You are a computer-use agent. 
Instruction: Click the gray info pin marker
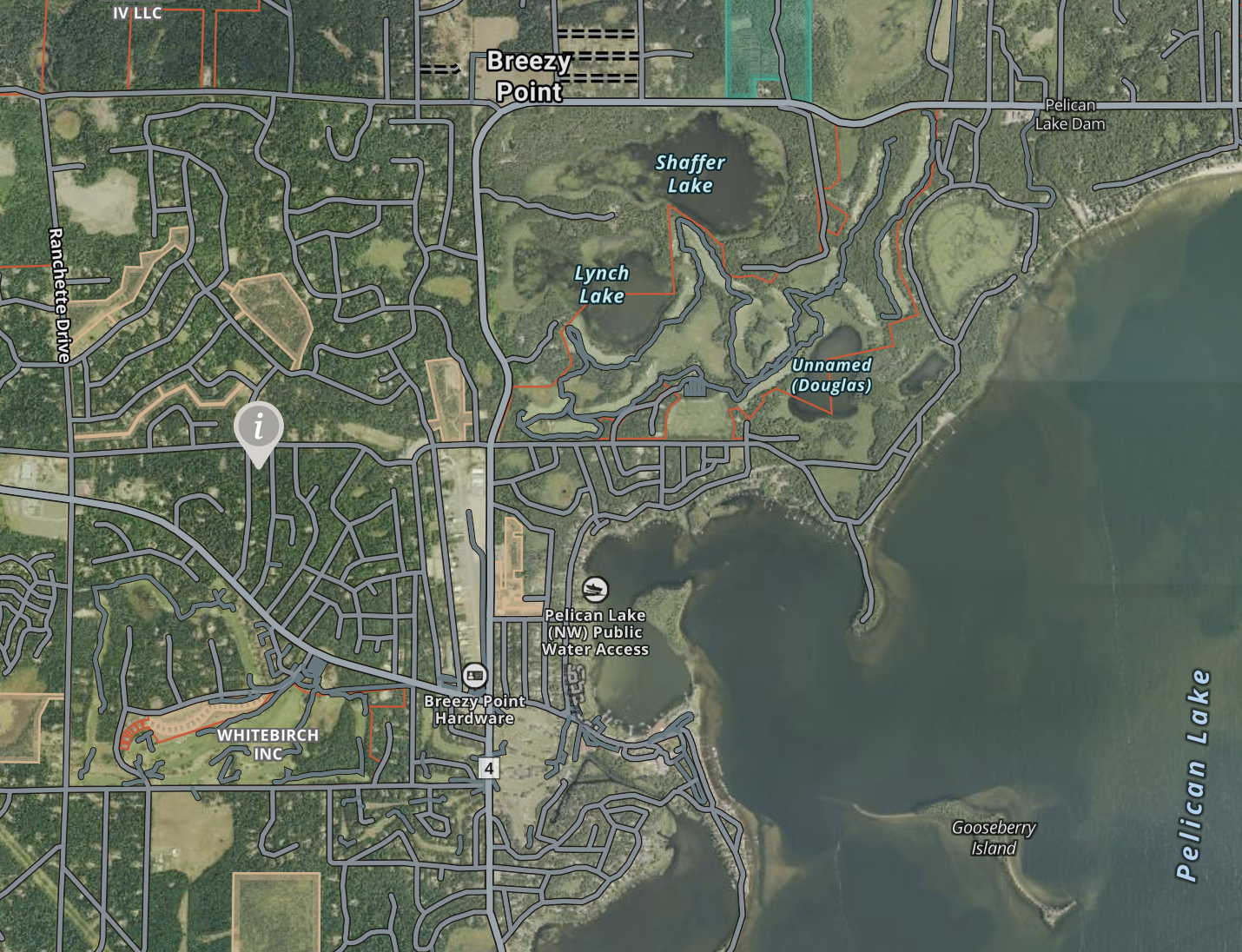(x=259, y=427)
